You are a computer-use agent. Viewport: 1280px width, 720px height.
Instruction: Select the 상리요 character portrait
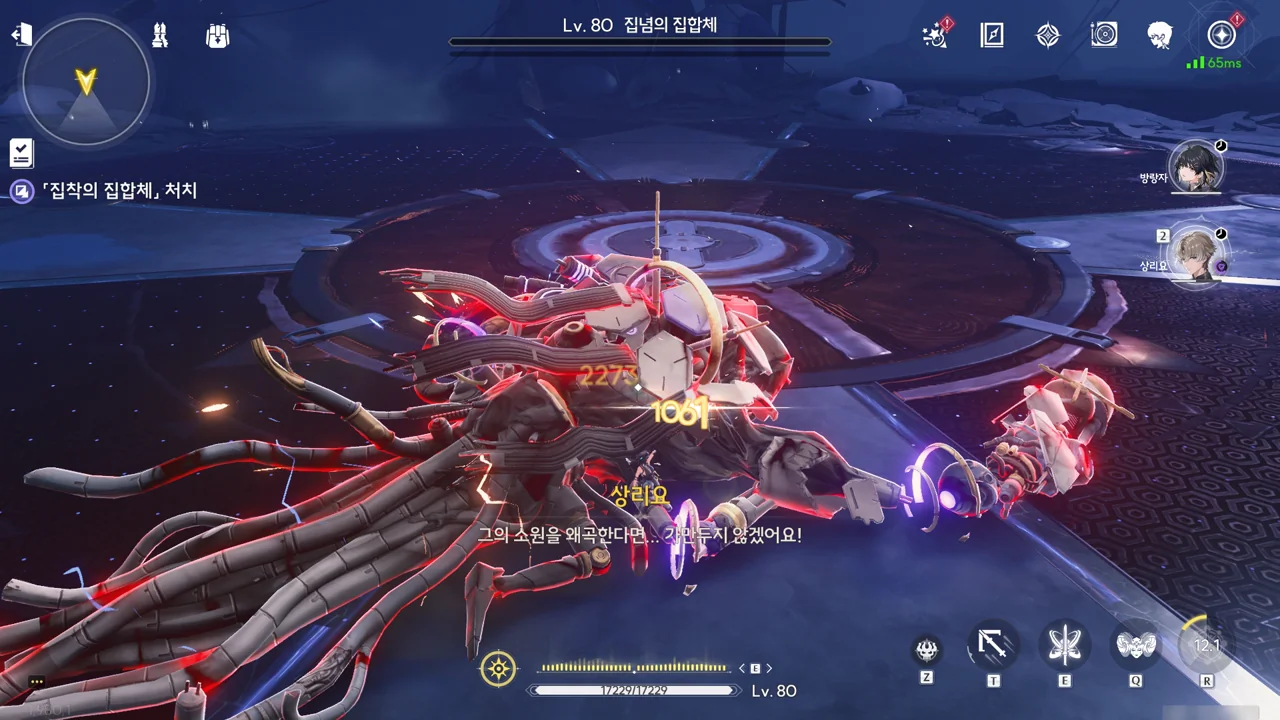tap(1195, 255)
